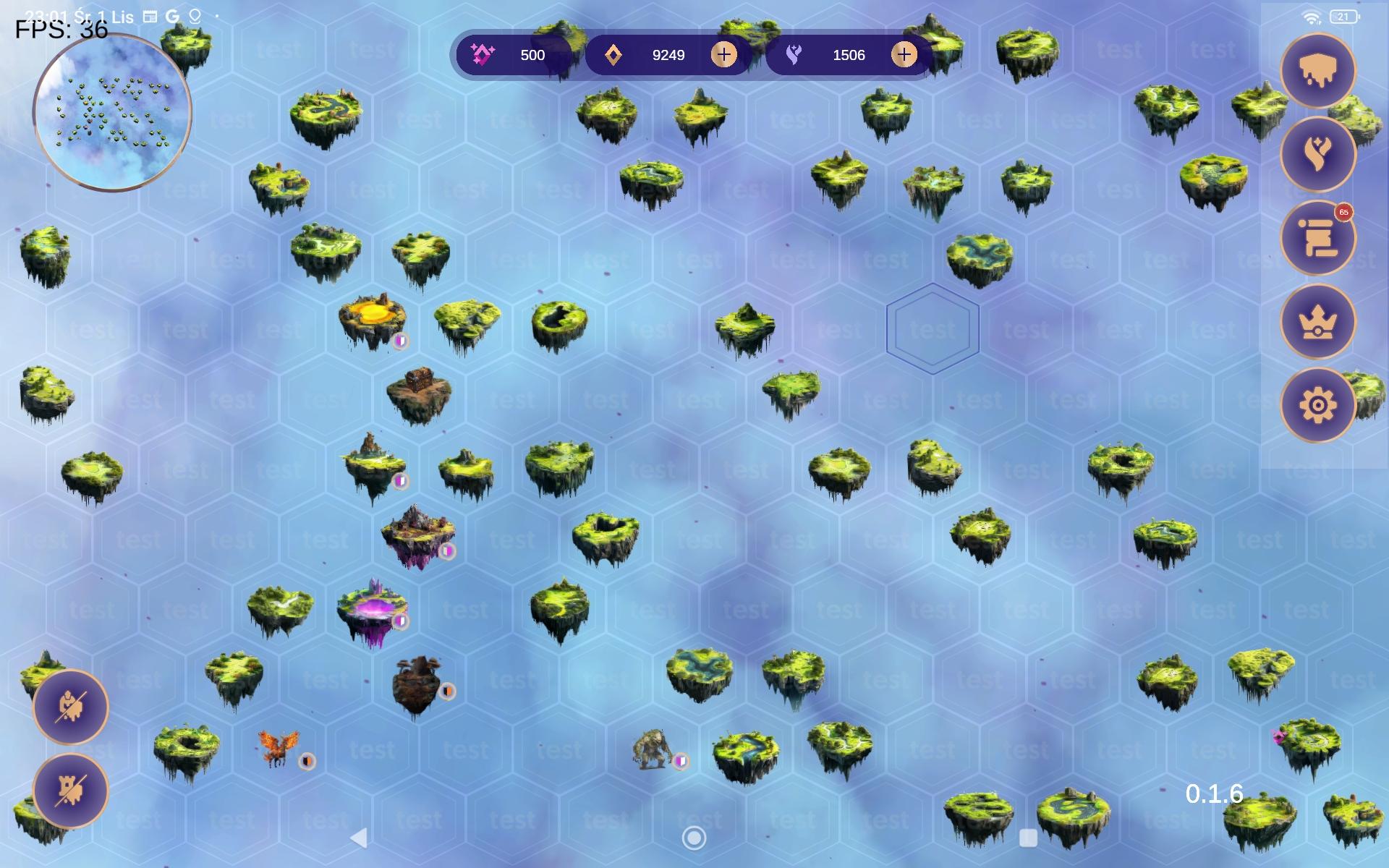Select the golden pool island tile
Image resolution: width=1389 pixels, height=868 pixels.
tap(373, 320)
